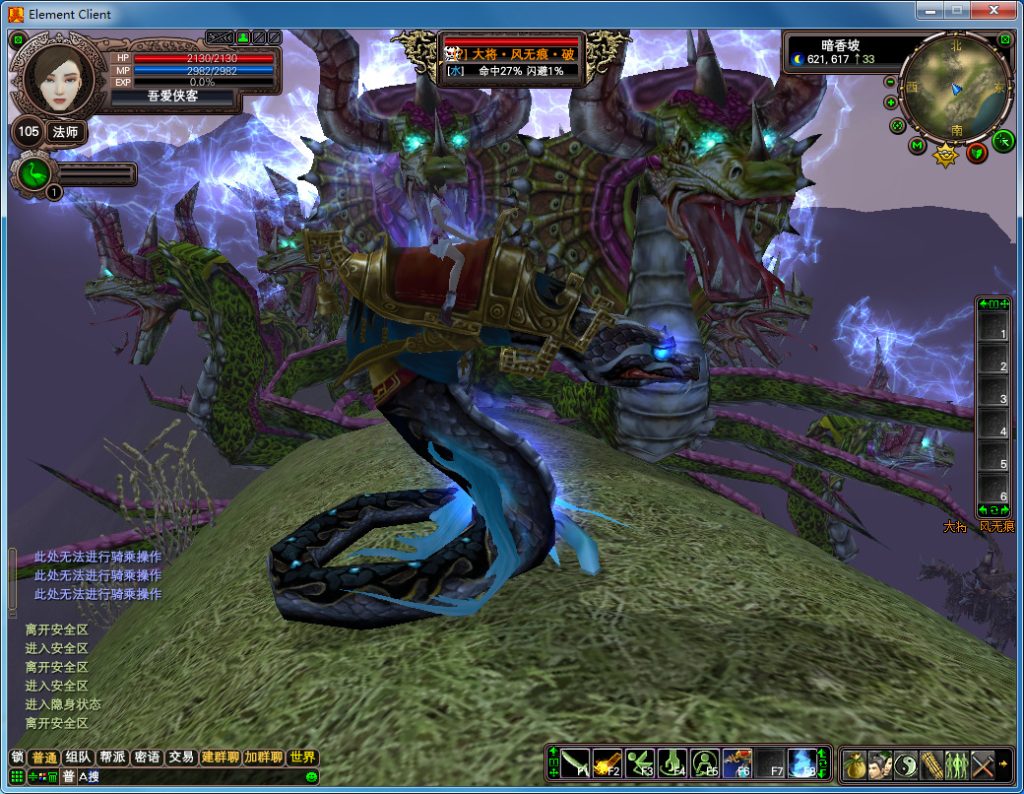Switch to the 组队 (team) chat tab
Screen dimensions: 1024x794
point(77,757)
